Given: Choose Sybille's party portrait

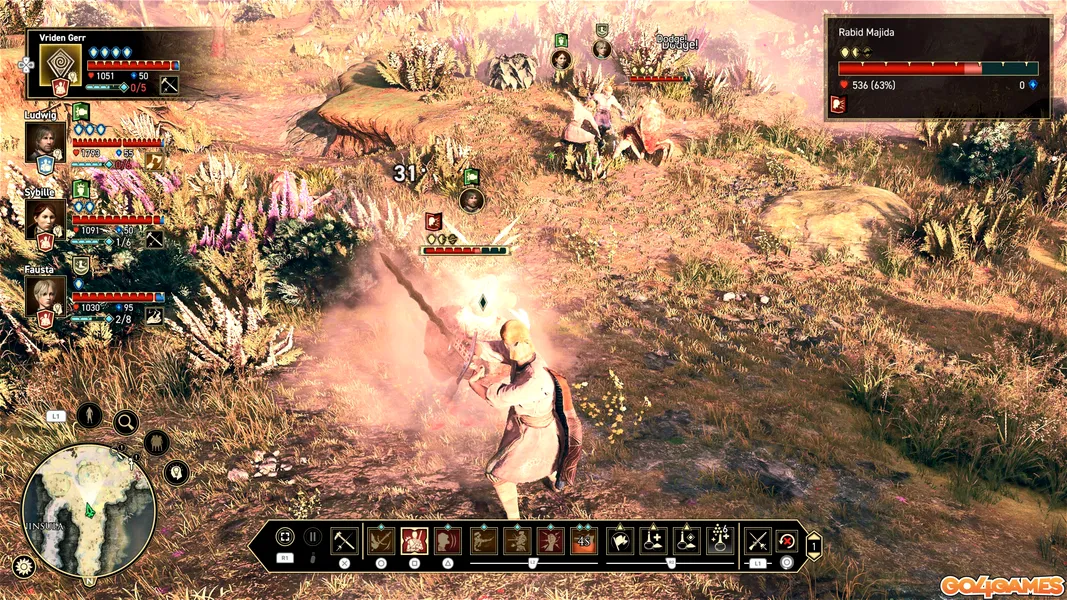Looking at the screenshot, I should coord(45,217).
